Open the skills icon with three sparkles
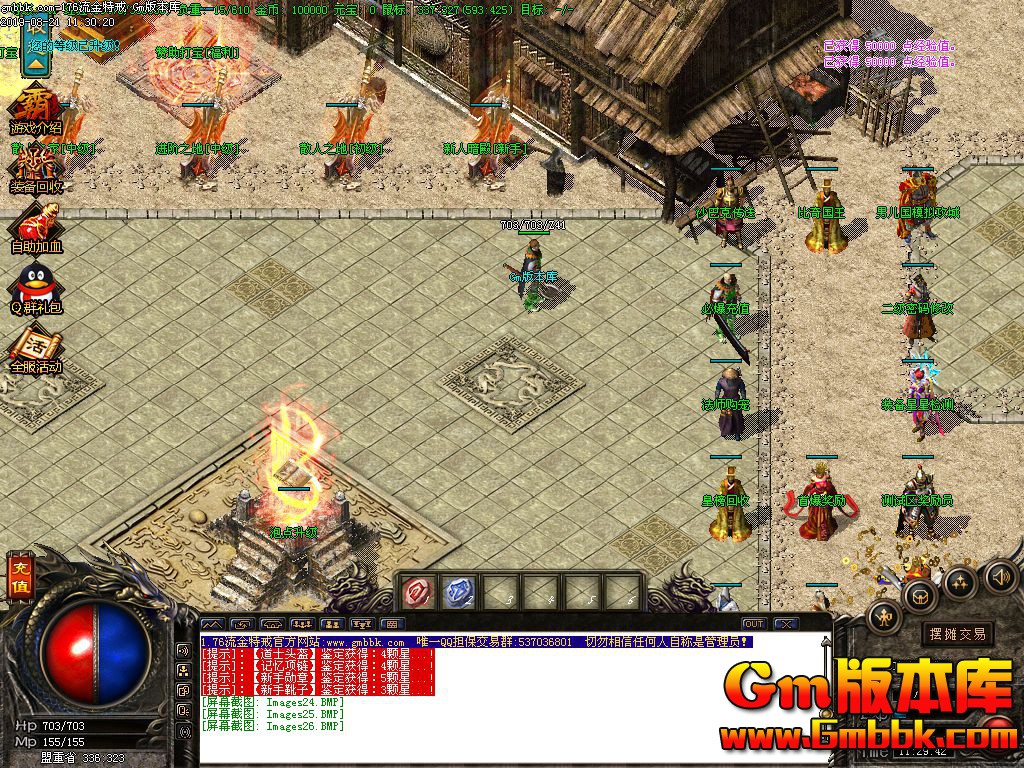This screenshot has height=768, width=1024. (x=961, y=582)
